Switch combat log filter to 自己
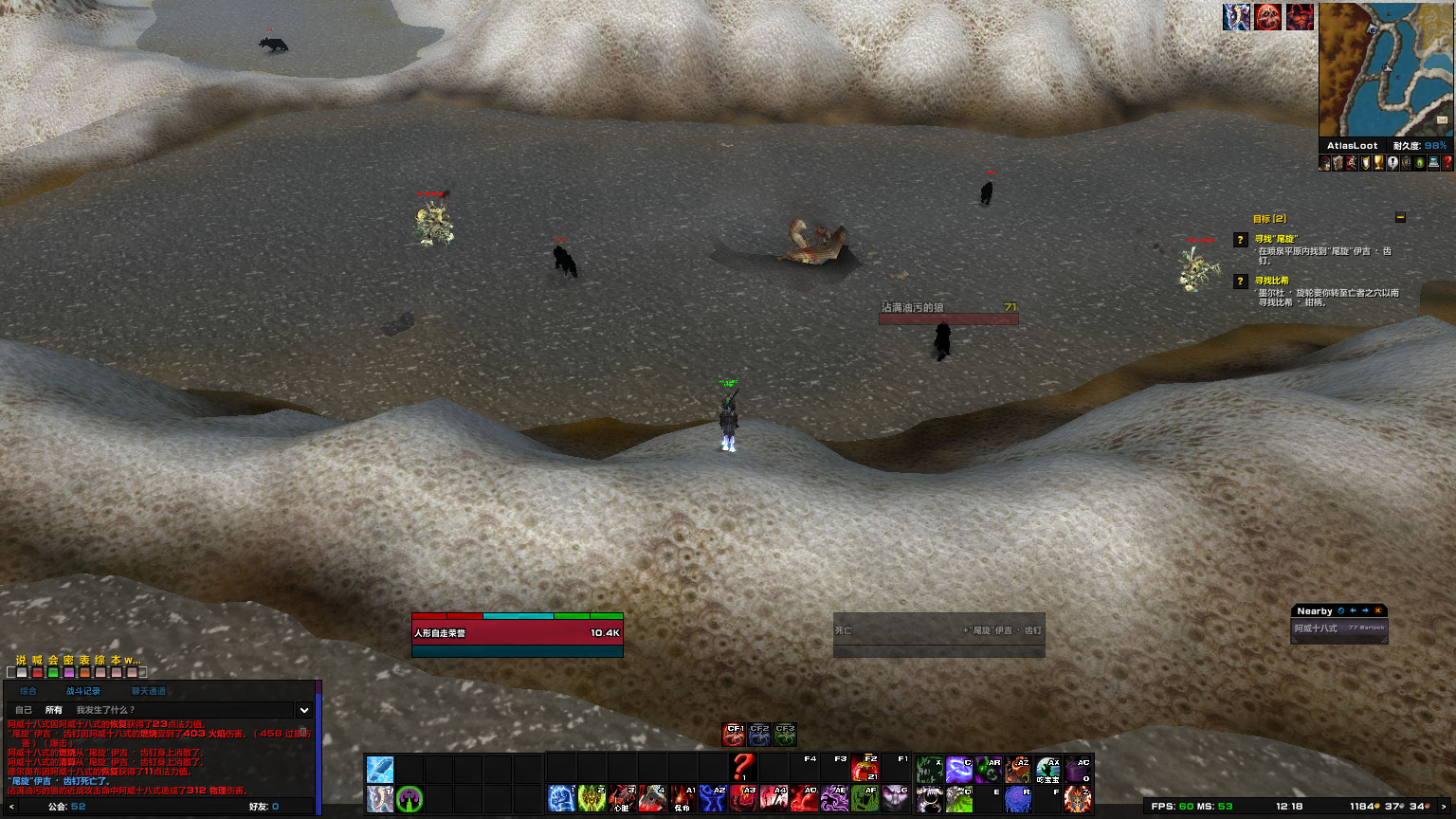Image resolution: width=1456 pixels, height=819 pixels. pyautogui.click(x=24, y=710)
